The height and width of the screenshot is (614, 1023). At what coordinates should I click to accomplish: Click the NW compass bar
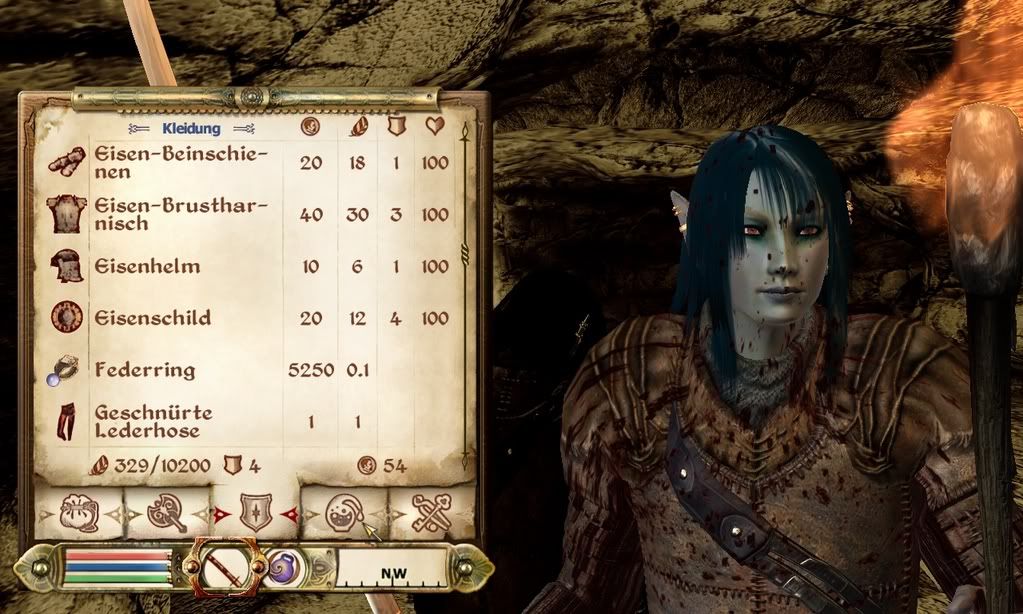[x=391, y=572]
